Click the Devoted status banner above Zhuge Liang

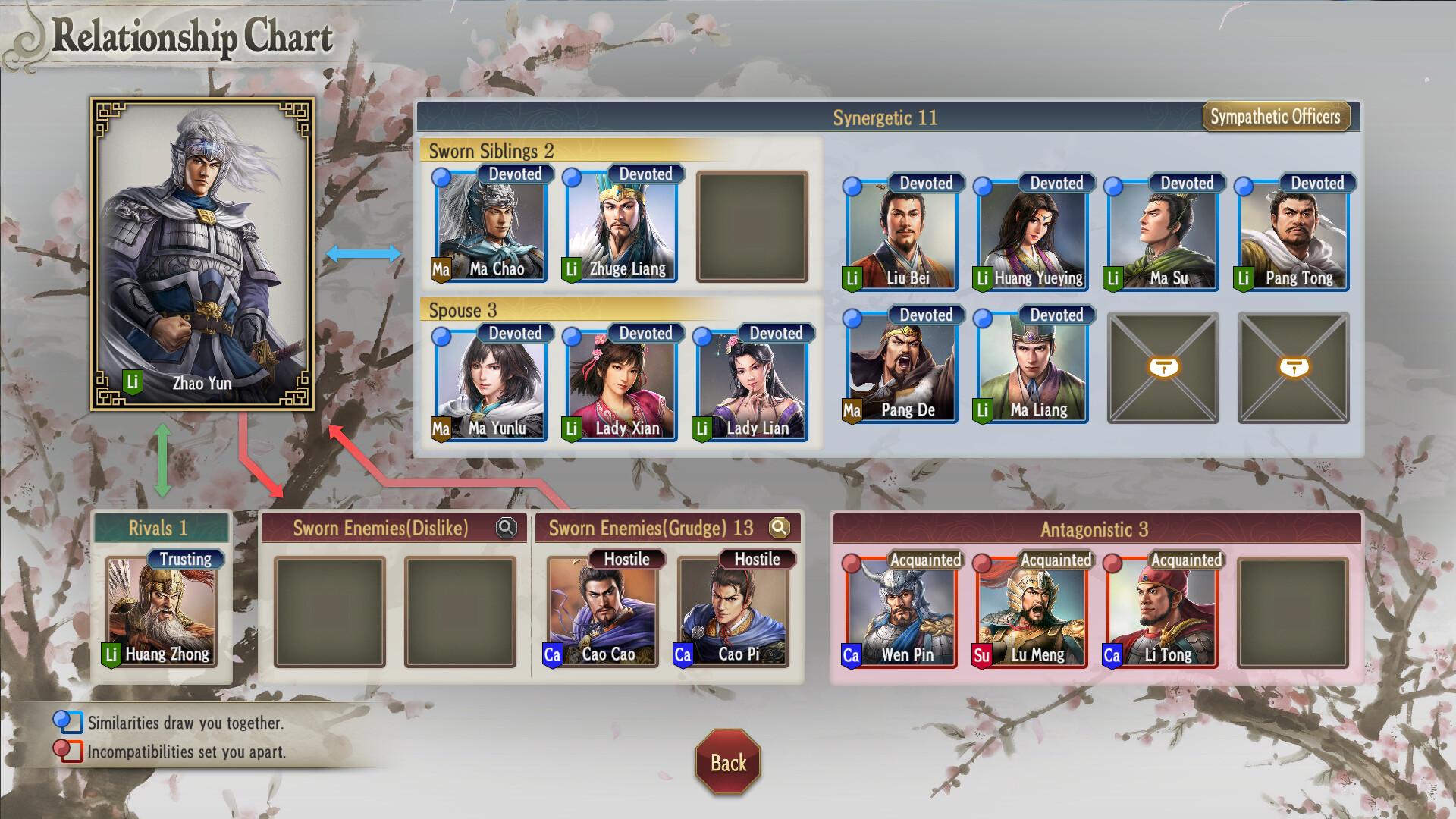pos(645,174)
